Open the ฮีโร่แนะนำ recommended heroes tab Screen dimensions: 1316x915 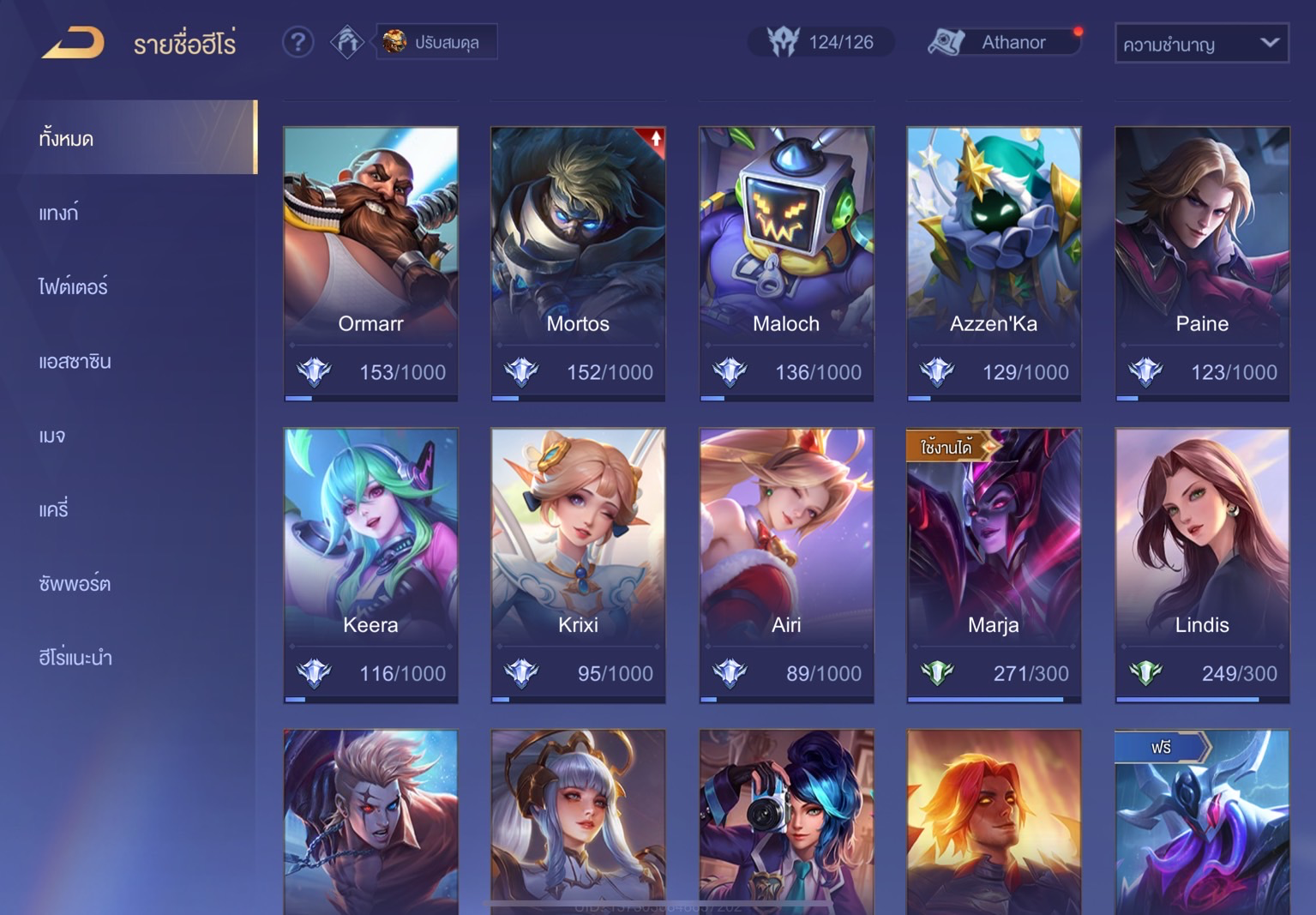[75, 658]
